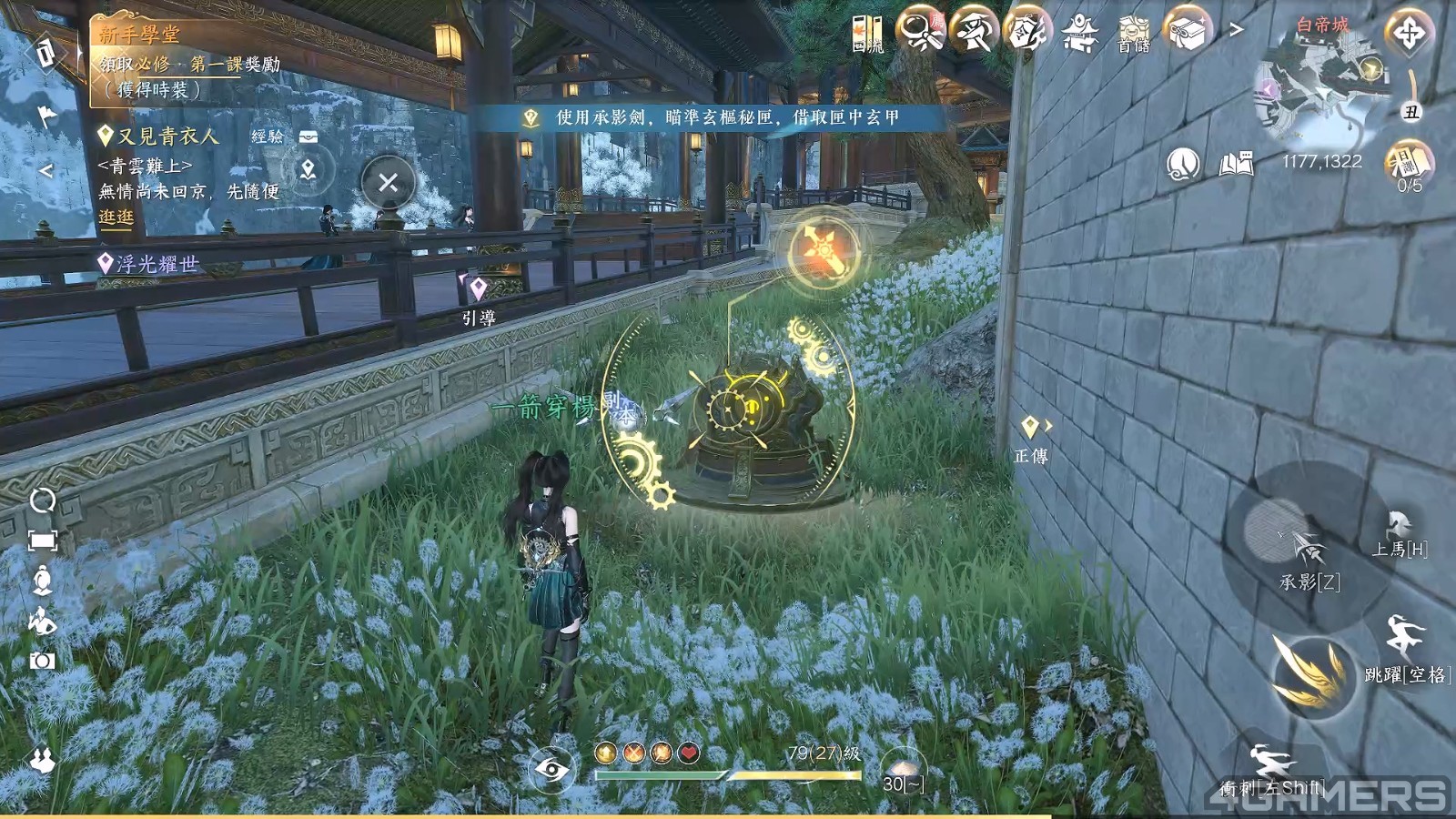Click the four-arrow button beside the minimap

[1408, 34]
